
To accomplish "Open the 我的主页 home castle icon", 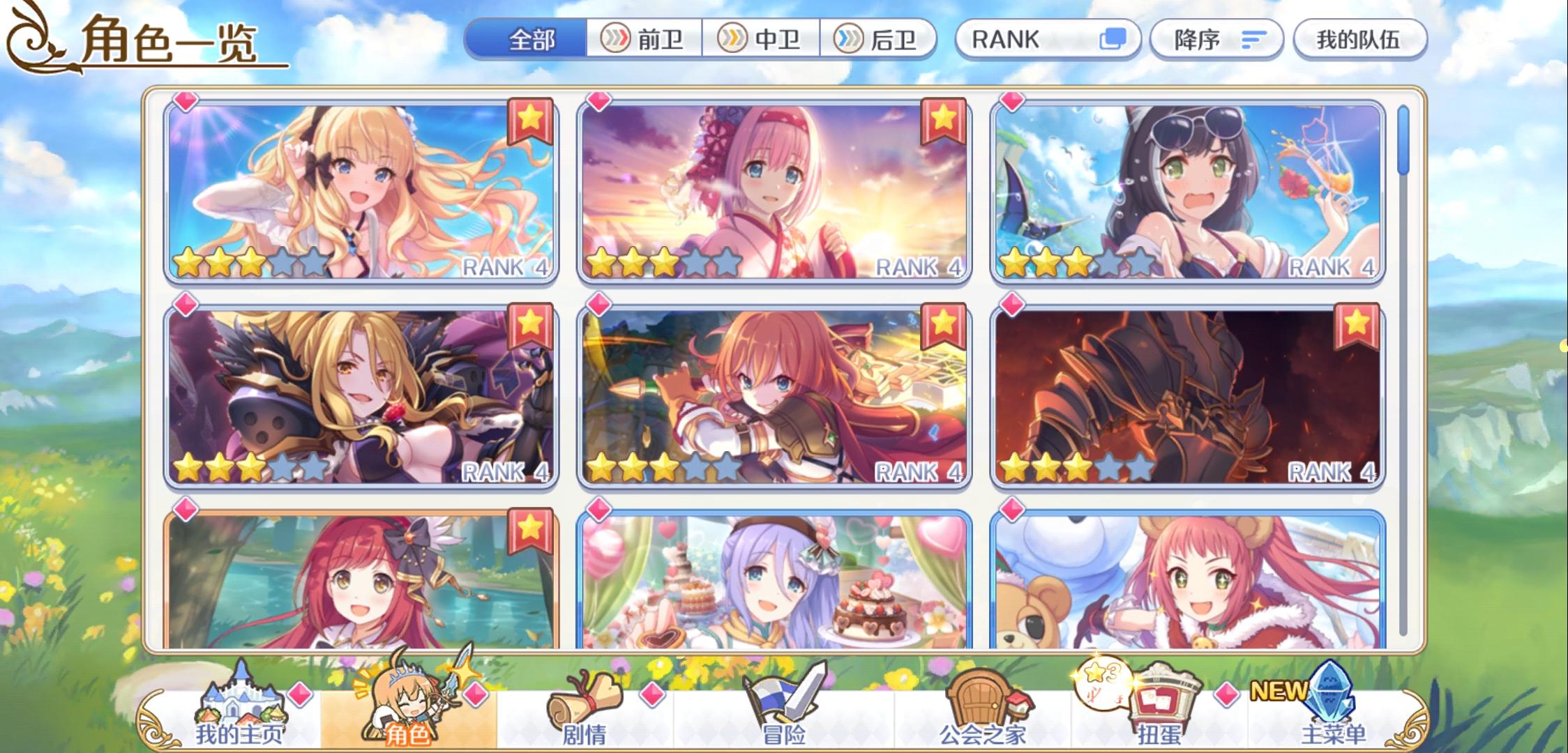I will [x=241, y=697].
